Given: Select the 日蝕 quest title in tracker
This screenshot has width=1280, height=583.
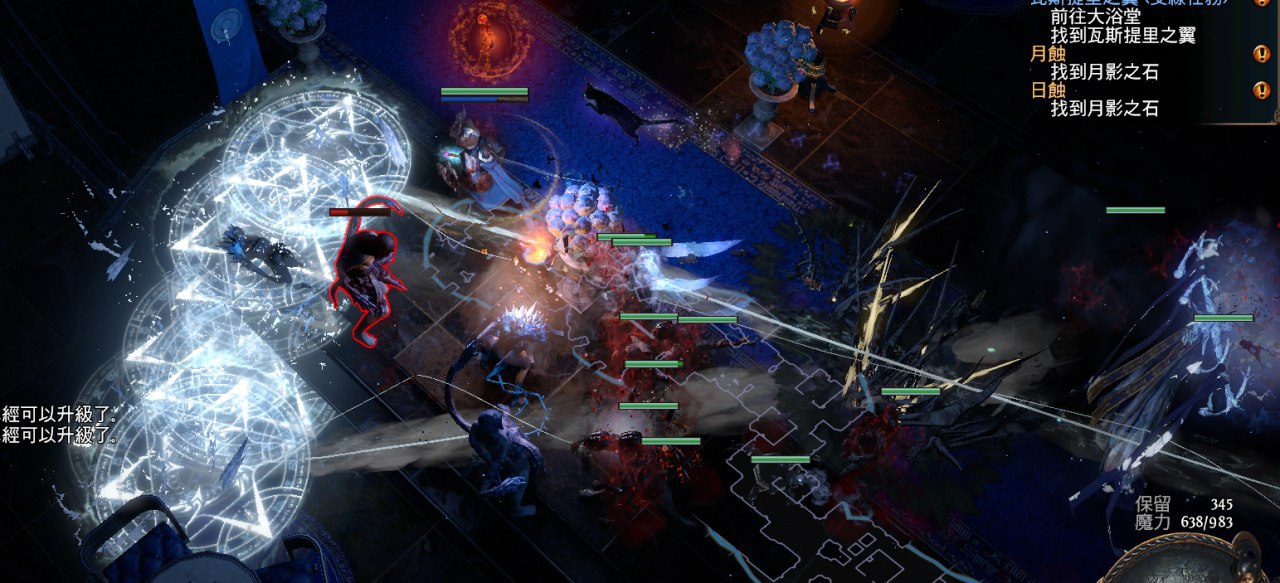Looking at the screenshot, I should tap(1049, 90).
